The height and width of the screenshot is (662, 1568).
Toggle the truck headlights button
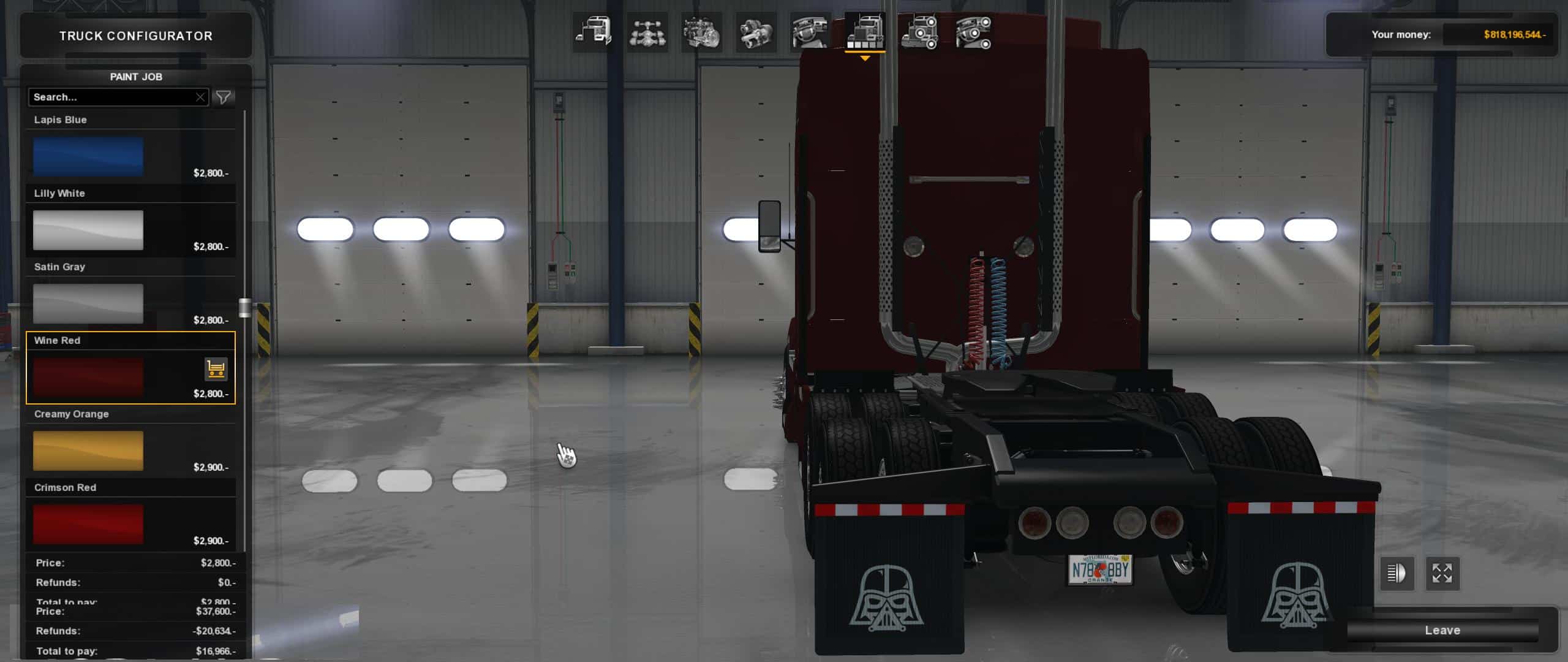1396,574
